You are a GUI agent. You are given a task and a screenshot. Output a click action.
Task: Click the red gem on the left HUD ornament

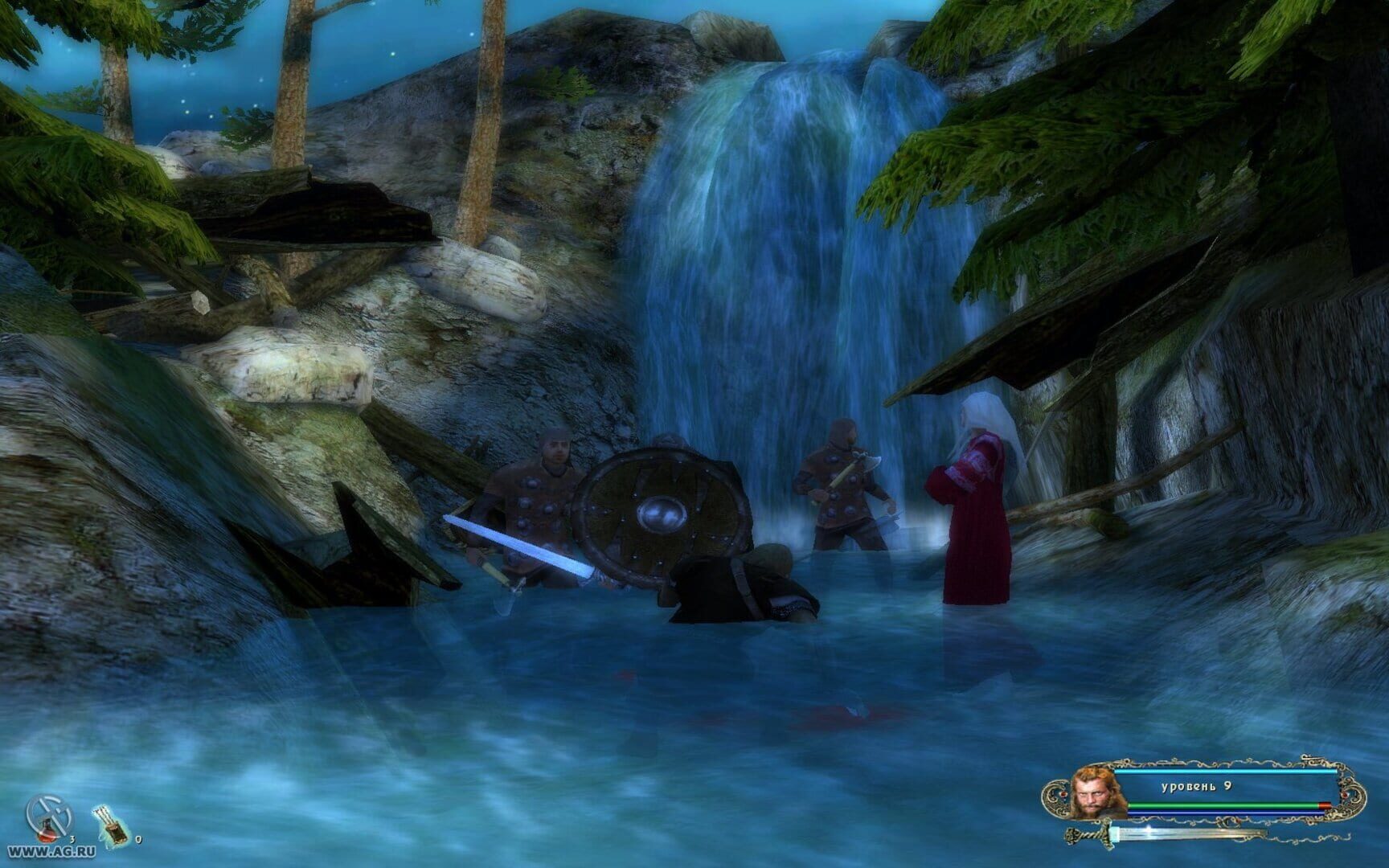(1063, 794)
